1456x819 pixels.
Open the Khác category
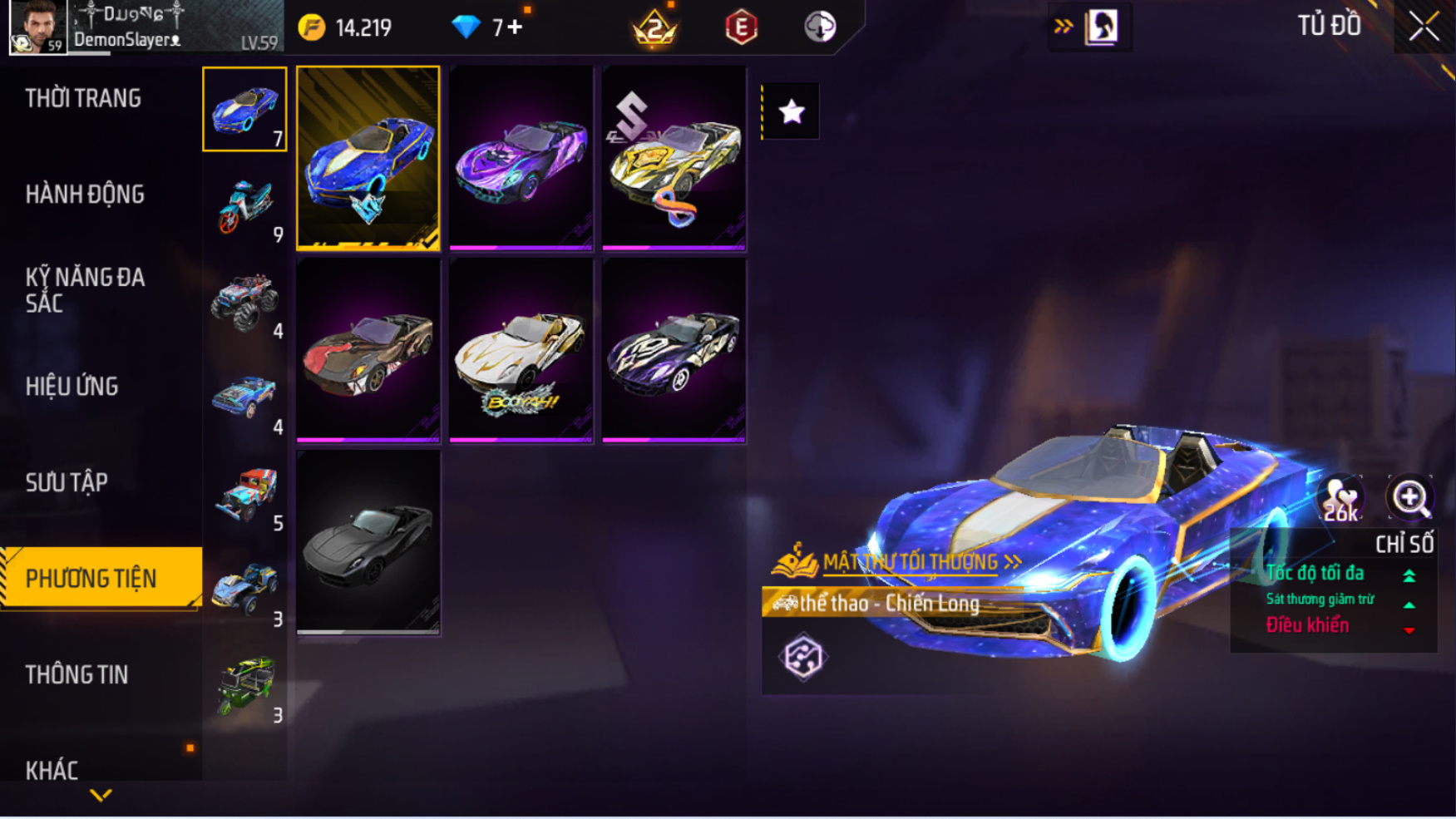coord(52,770)
